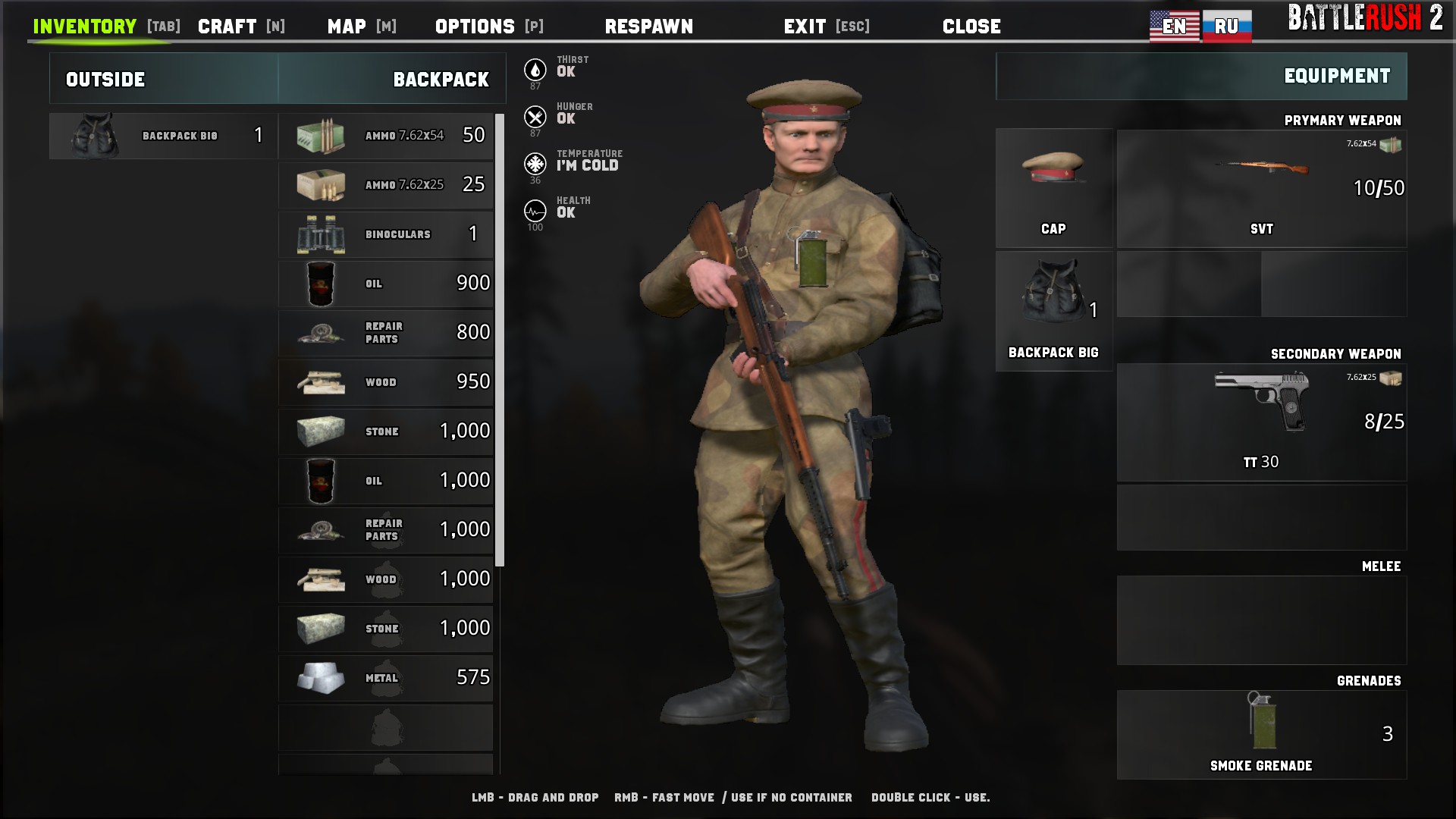Click the Respawn button
1456x819 pixels.
pos(648,27)
